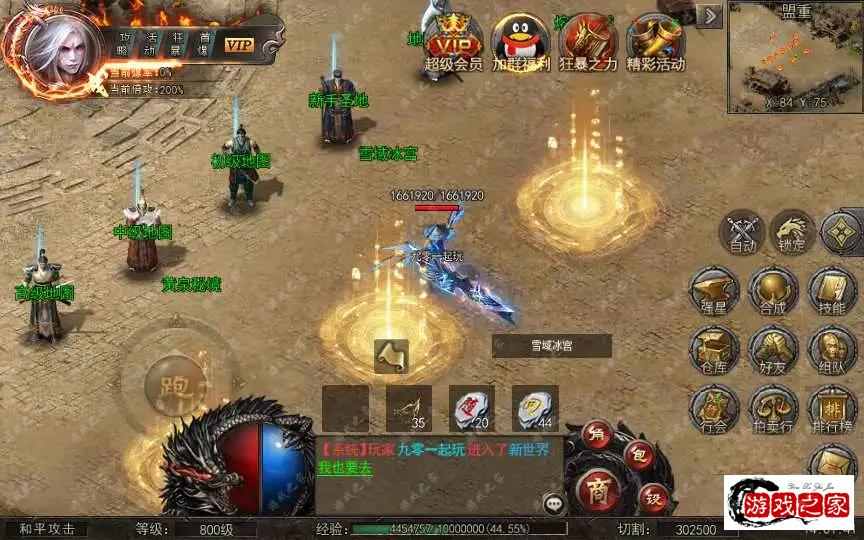The height and width of the screenshot is (540, 864).
Task: Open the 包 bag button
Action: pyautogui.click(x=640, y=455)
